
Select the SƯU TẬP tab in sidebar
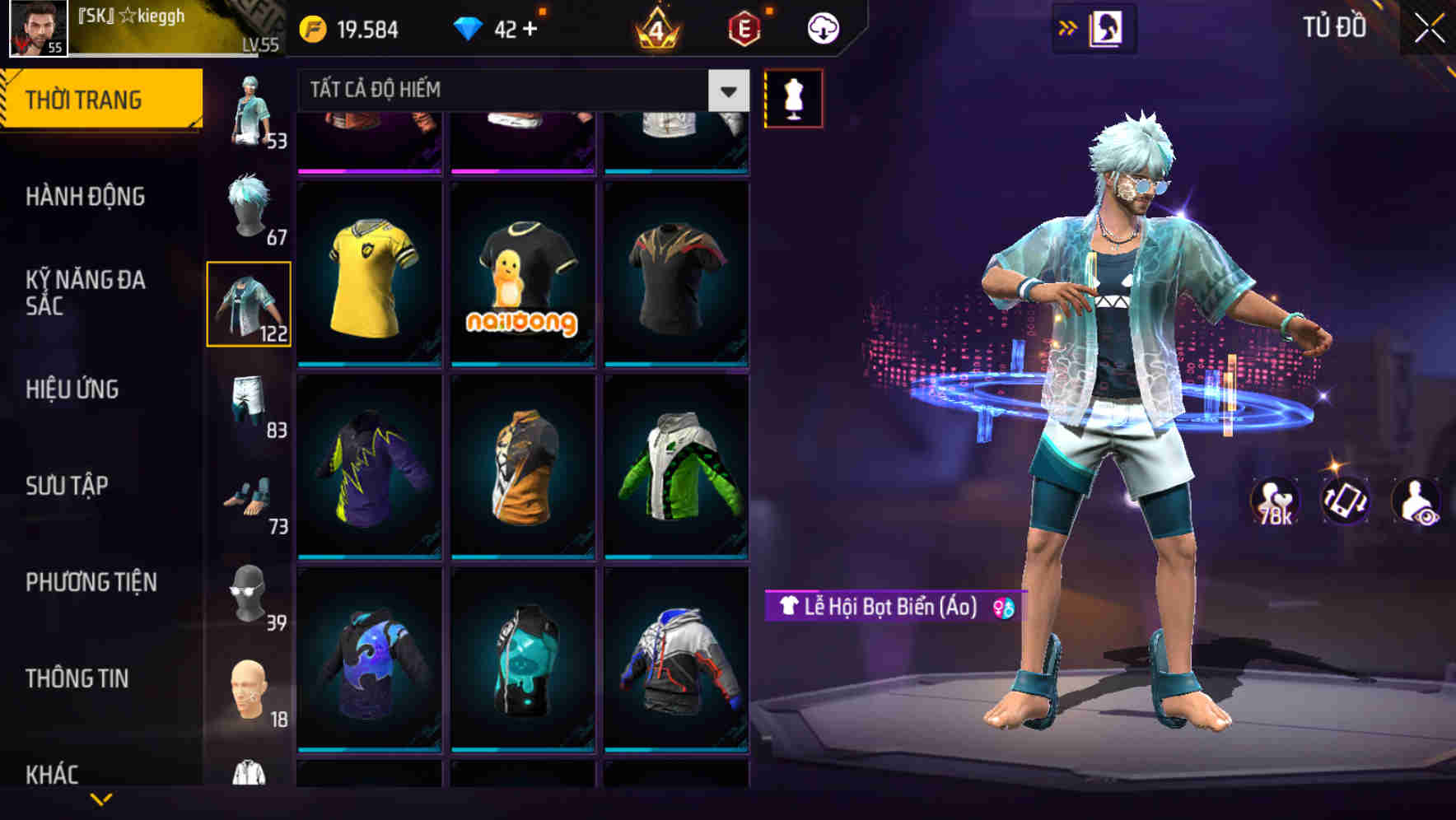coord(68,486)
